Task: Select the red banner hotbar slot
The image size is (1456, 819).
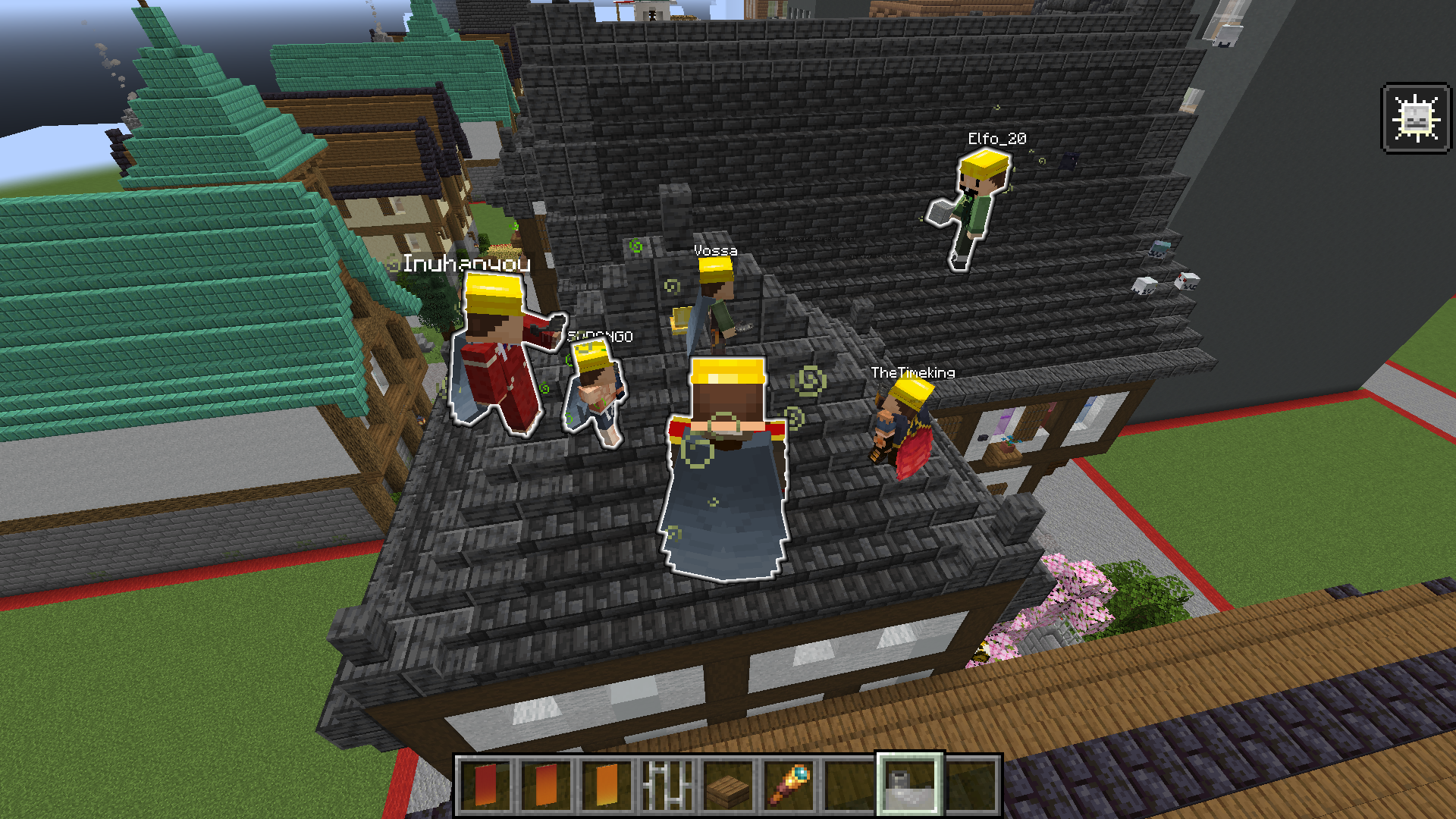Action: [x=486, y=785]
